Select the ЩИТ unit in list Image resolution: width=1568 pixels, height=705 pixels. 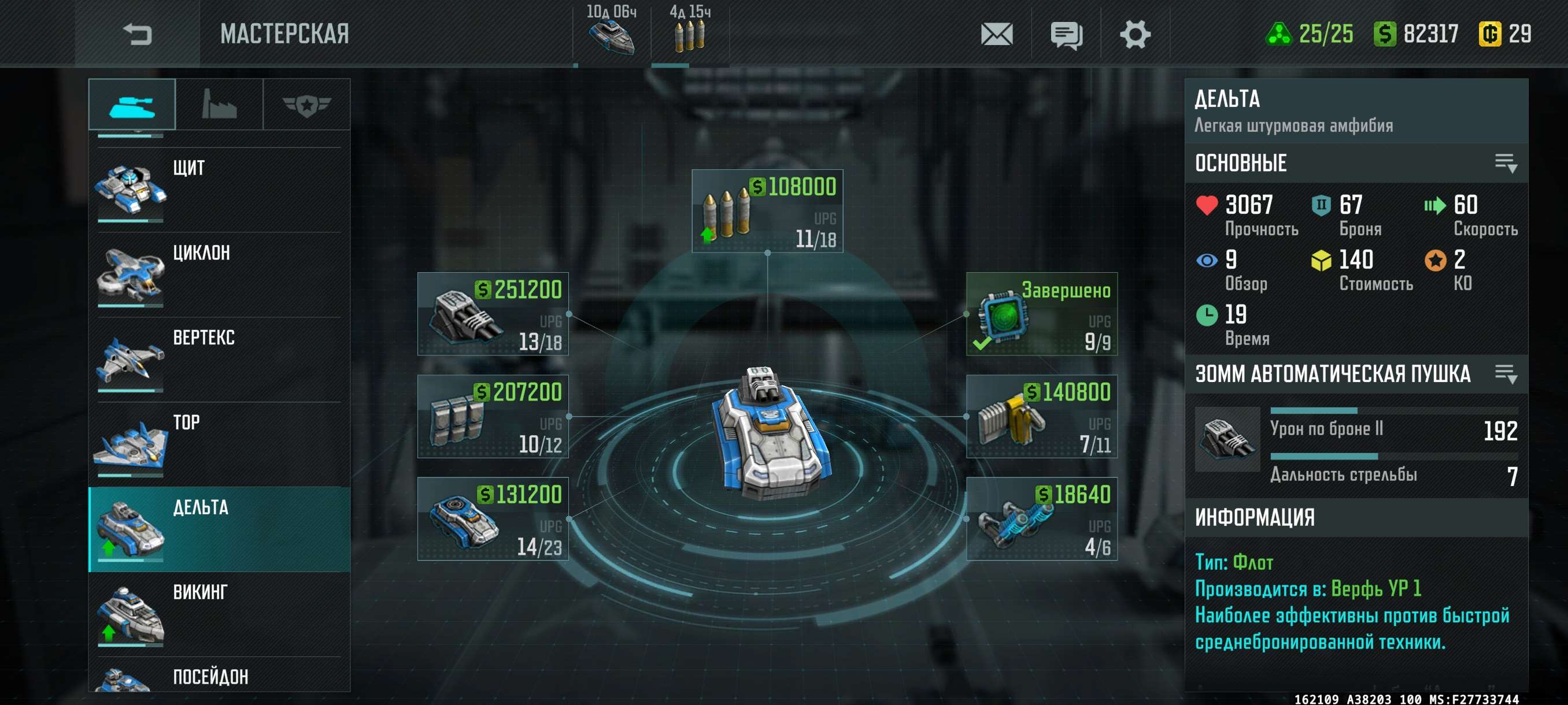219,188
